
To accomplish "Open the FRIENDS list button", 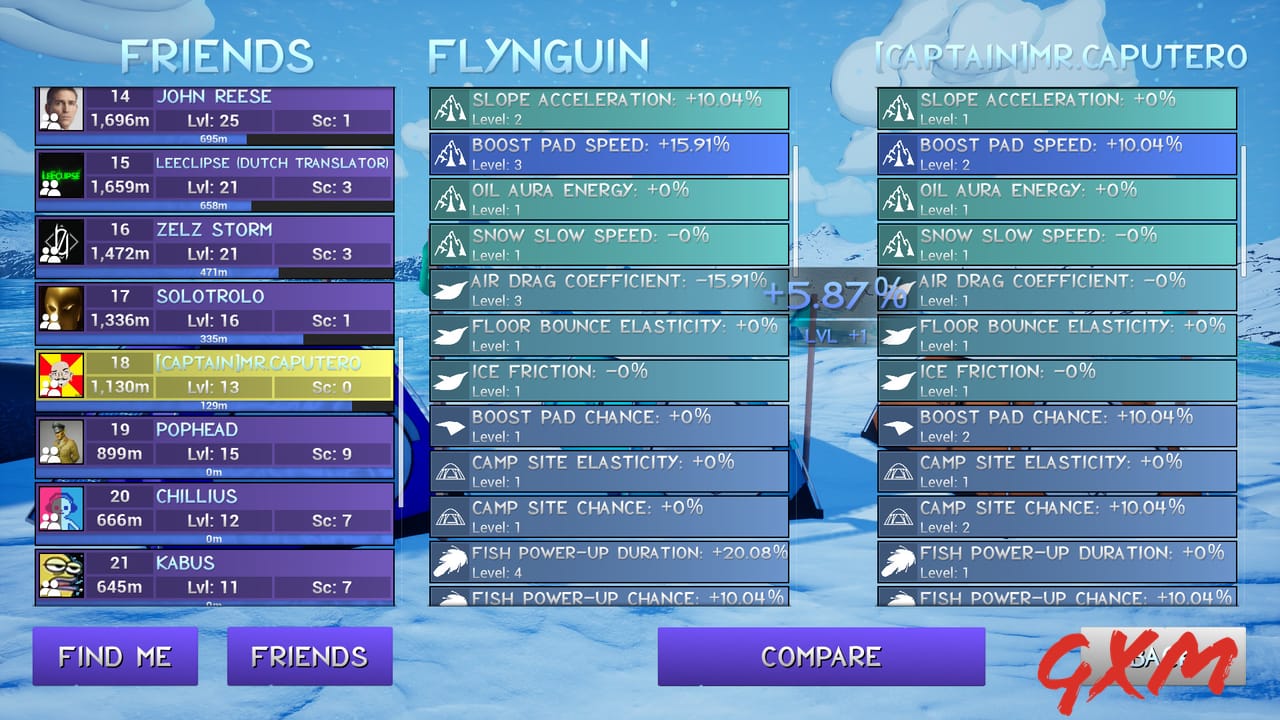I will coord(310,657).
